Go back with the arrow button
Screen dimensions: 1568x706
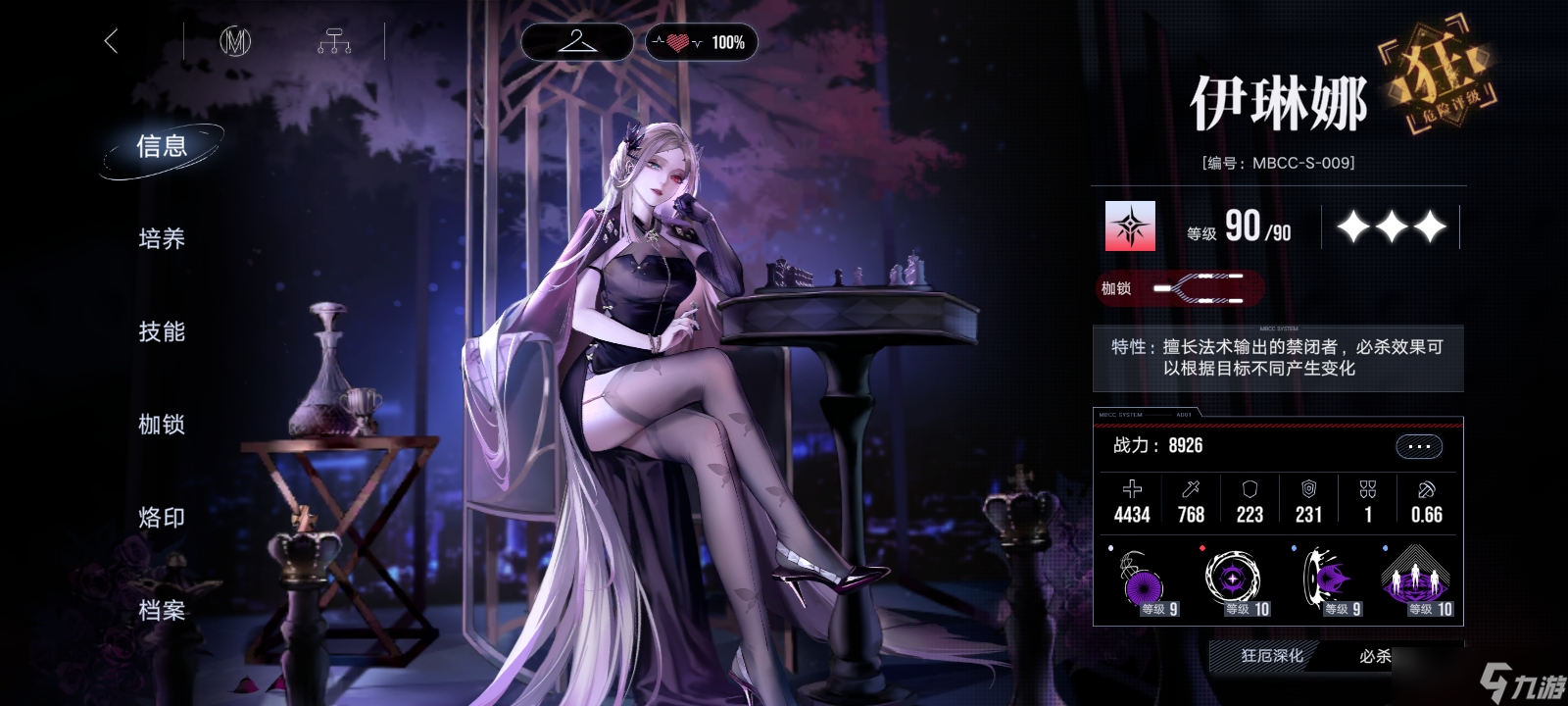point(111,41)
